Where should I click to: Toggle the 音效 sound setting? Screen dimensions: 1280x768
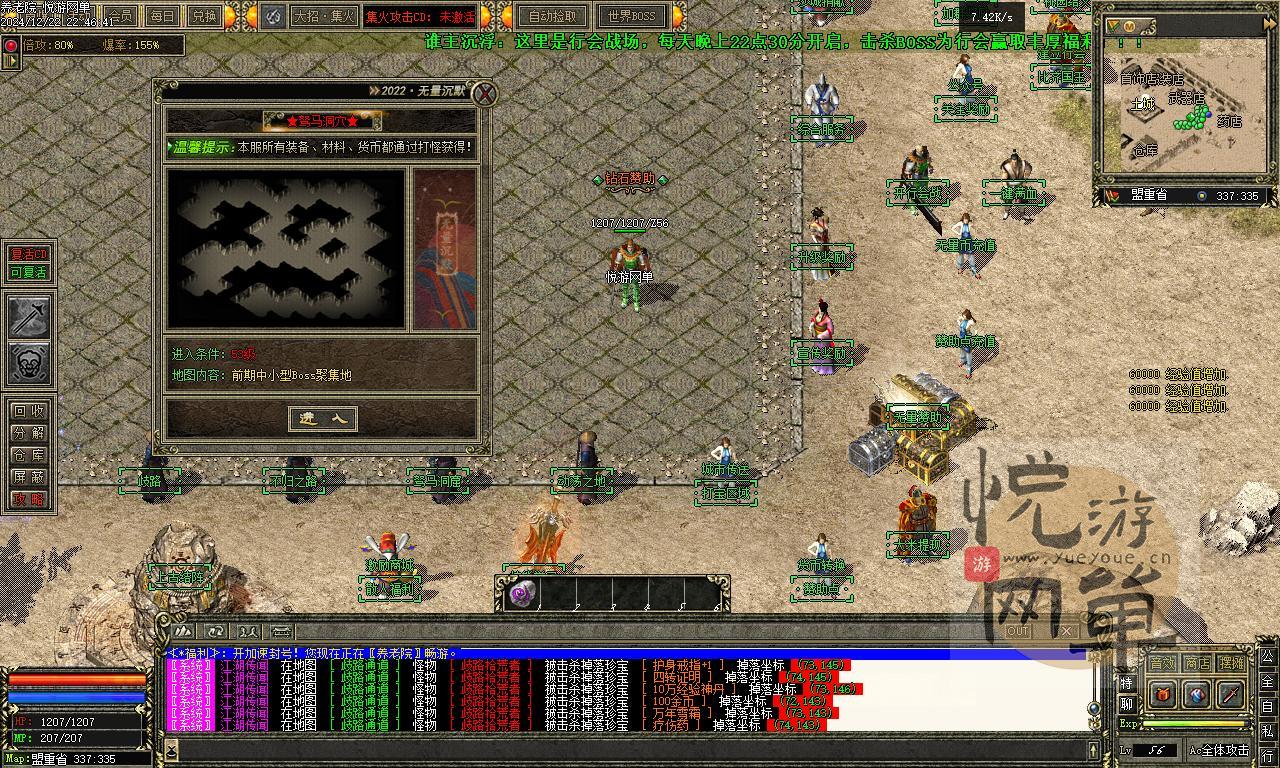coord(1162,663)
